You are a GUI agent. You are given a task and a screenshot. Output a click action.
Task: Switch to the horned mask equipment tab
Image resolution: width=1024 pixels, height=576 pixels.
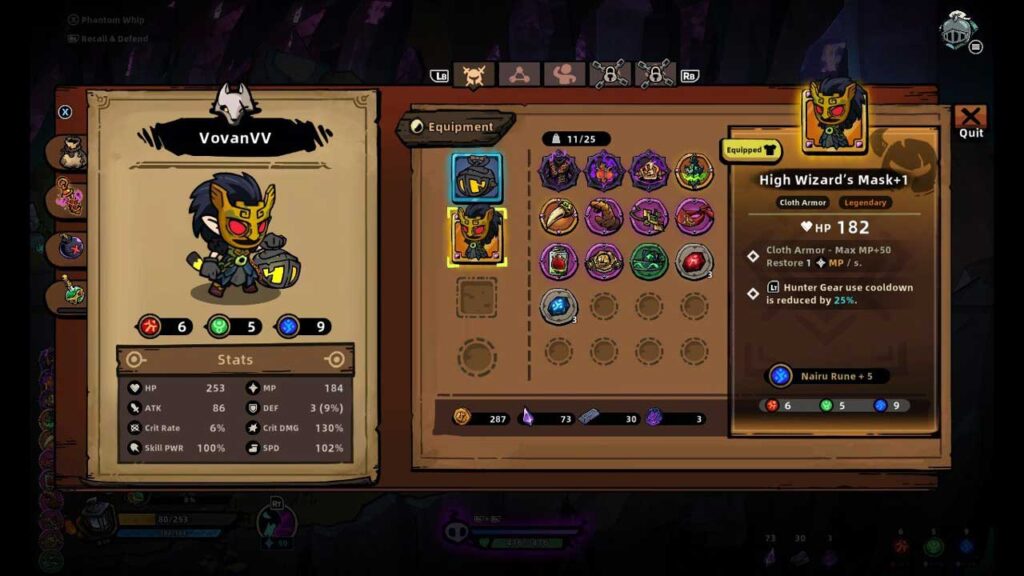coord(473,75)
